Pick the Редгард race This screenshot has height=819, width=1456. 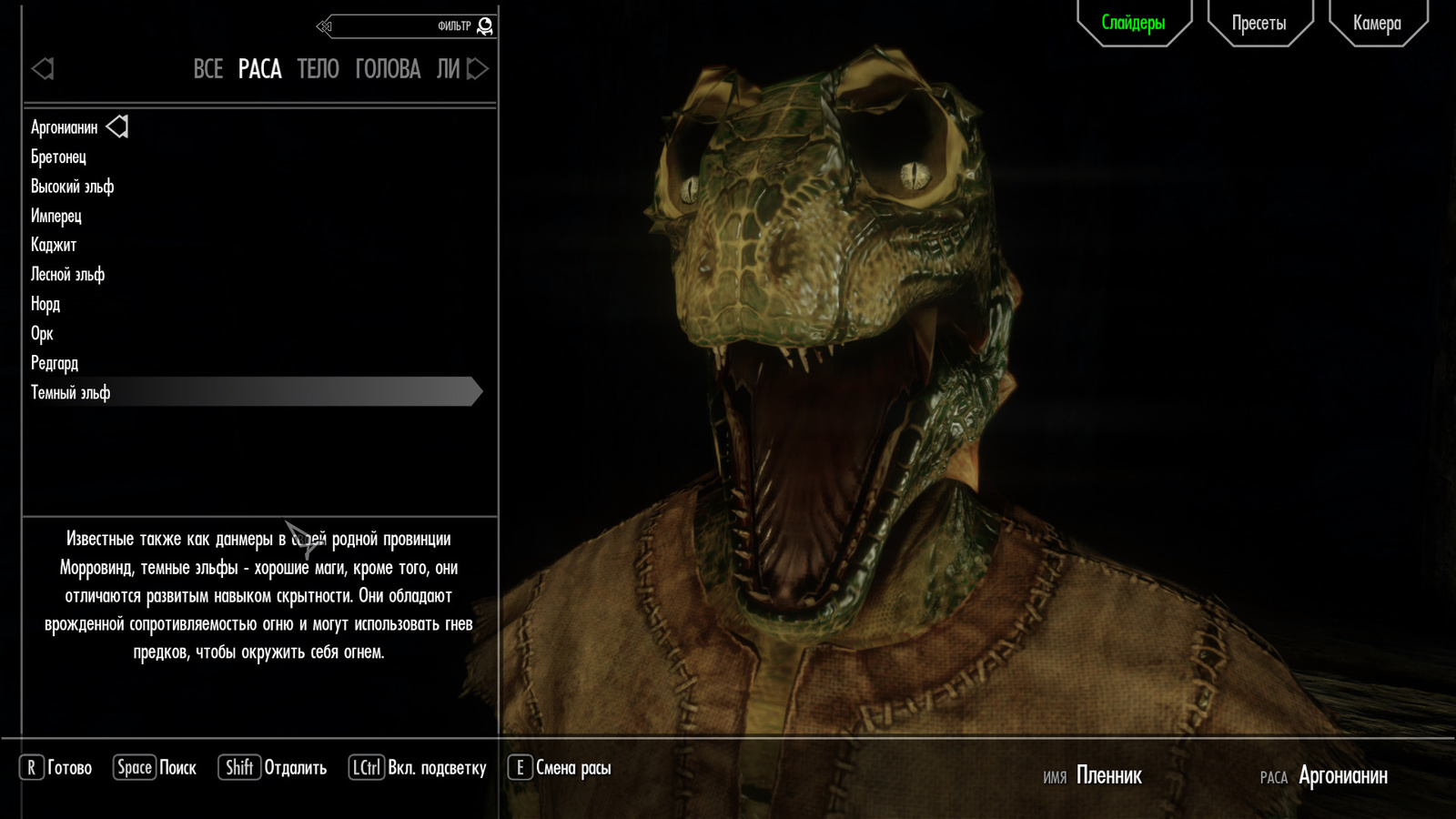coord(55,363)
